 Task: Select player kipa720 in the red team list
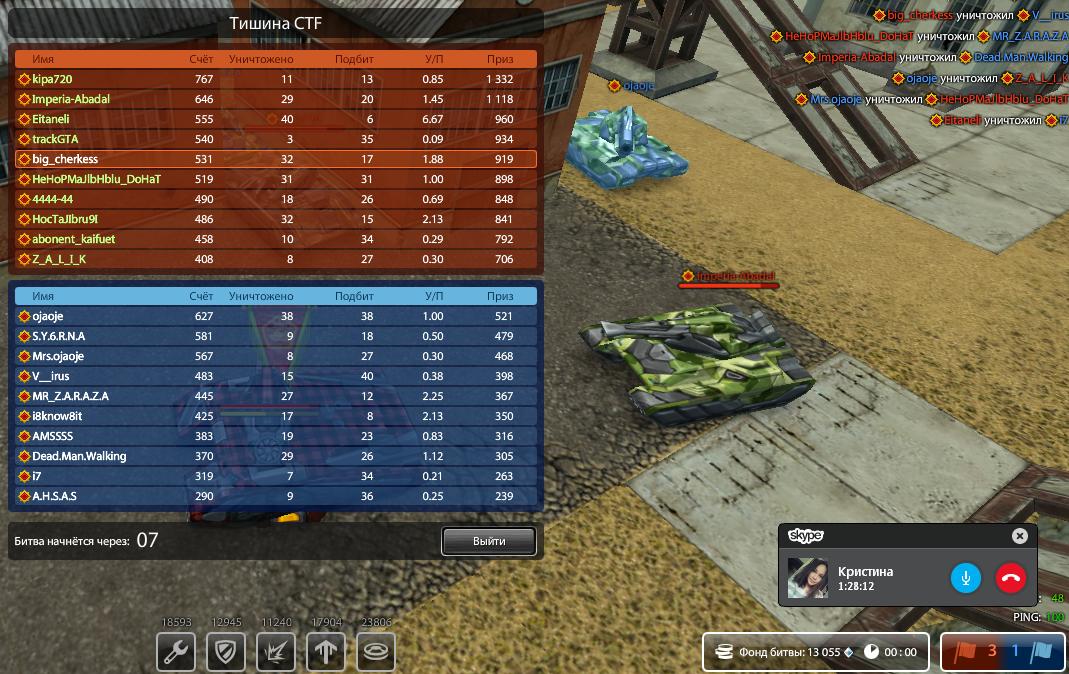[52, 79]
